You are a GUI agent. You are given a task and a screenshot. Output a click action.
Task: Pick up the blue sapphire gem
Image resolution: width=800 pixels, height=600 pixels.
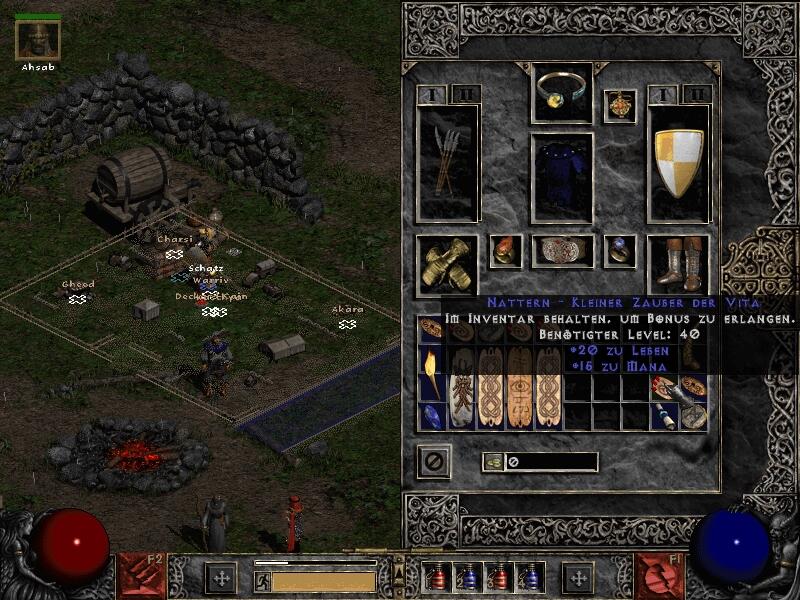(x=431, y=416)
